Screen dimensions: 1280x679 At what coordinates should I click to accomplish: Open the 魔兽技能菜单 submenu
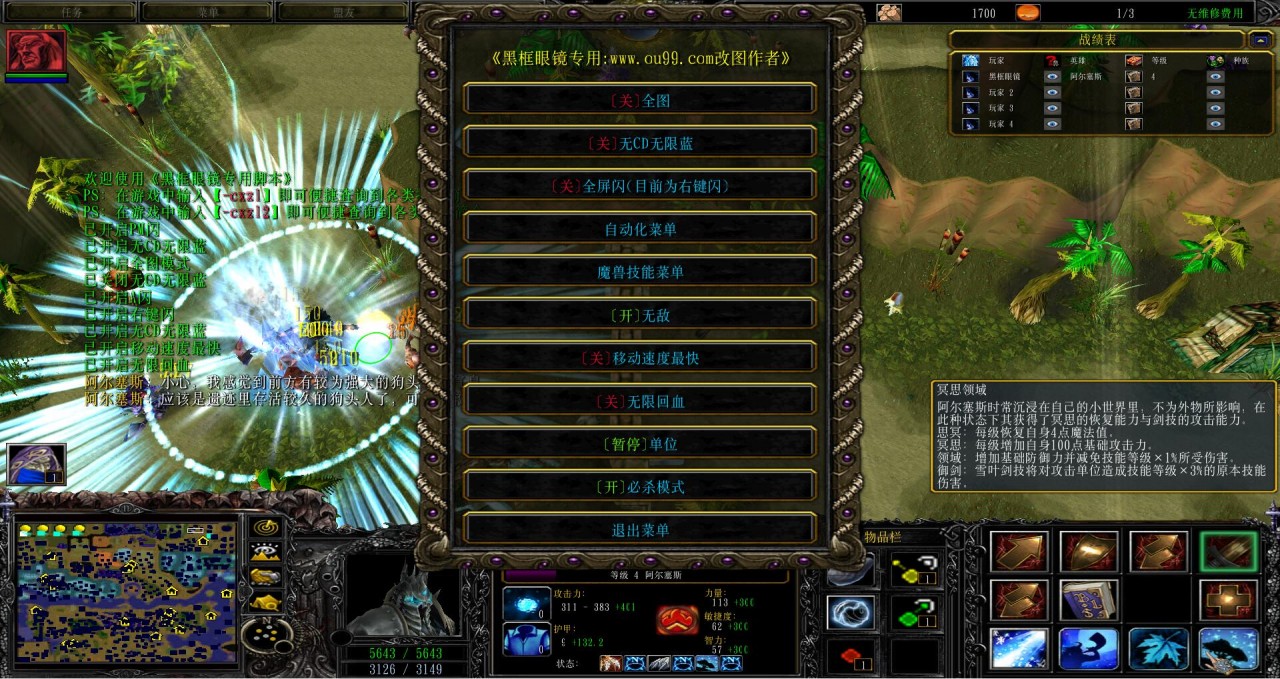tap(640, 272)
